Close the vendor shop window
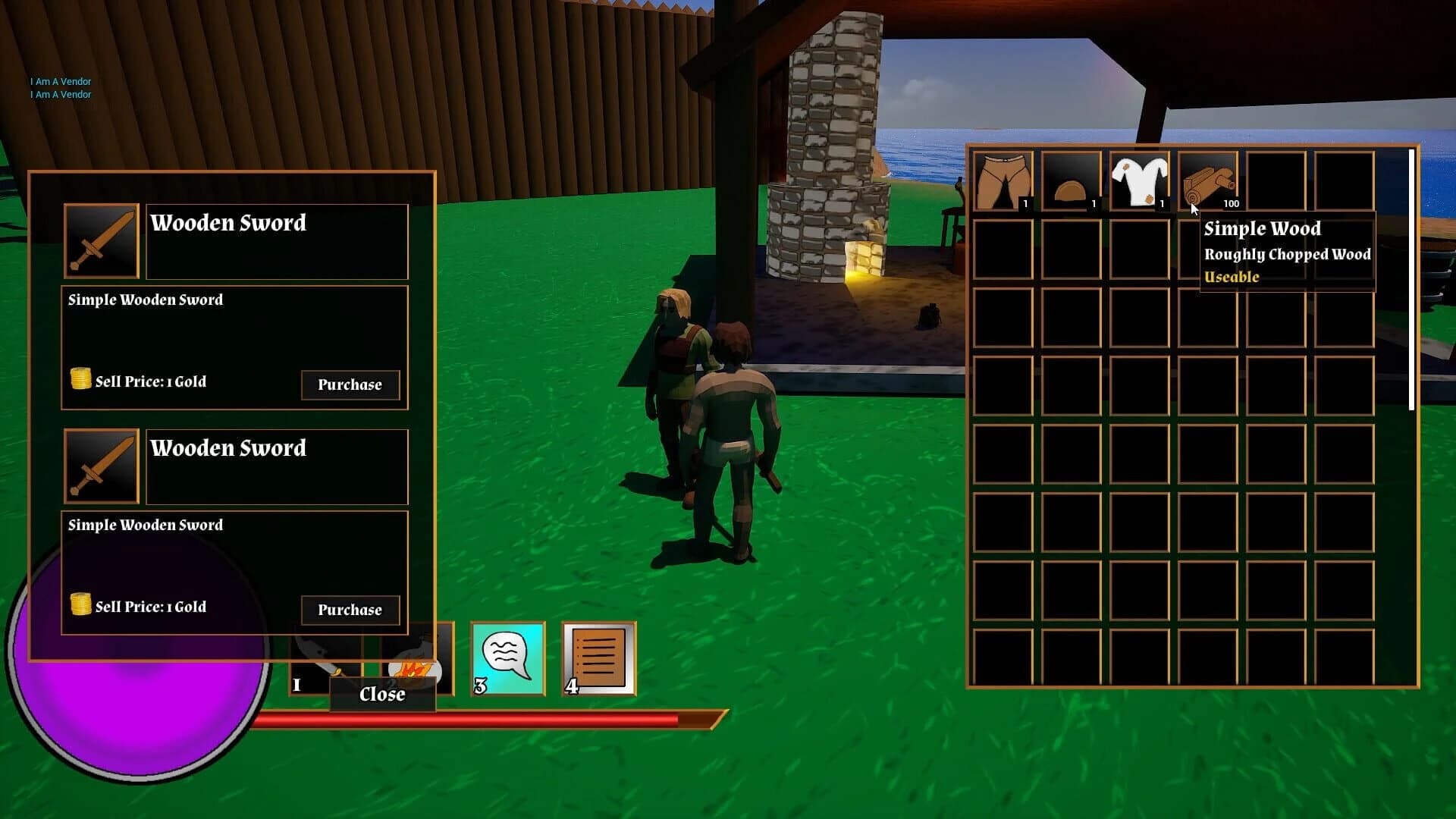The image size is (1456, 819). 381,694
